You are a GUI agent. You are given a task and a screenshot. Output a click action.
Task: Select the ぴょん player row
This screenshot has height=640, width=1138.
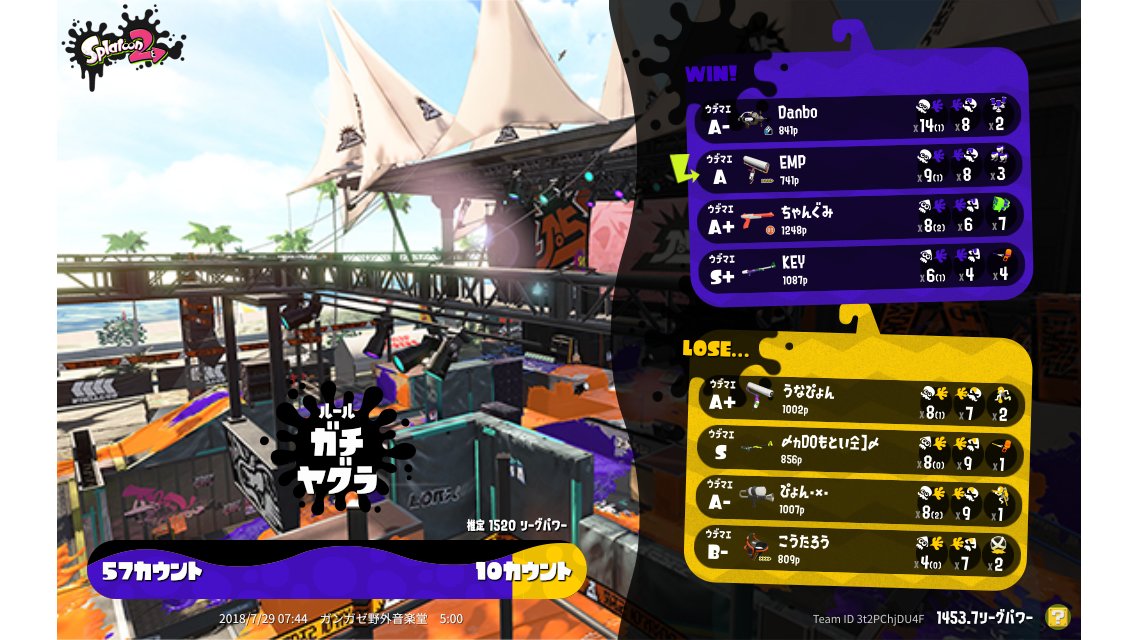[860, 499]
